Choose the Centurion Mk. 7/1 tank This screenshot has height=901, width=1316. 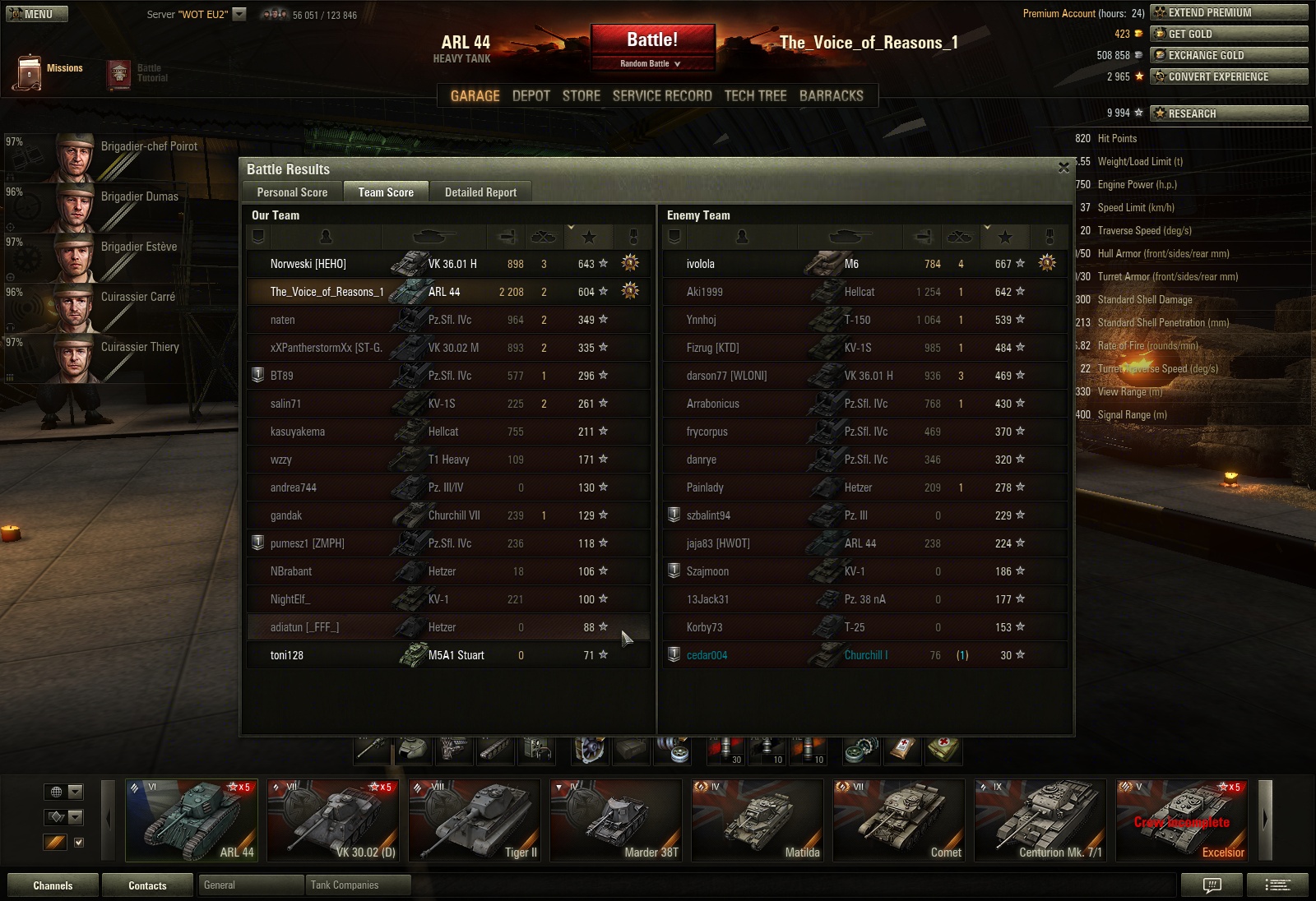click(1040, 820)
